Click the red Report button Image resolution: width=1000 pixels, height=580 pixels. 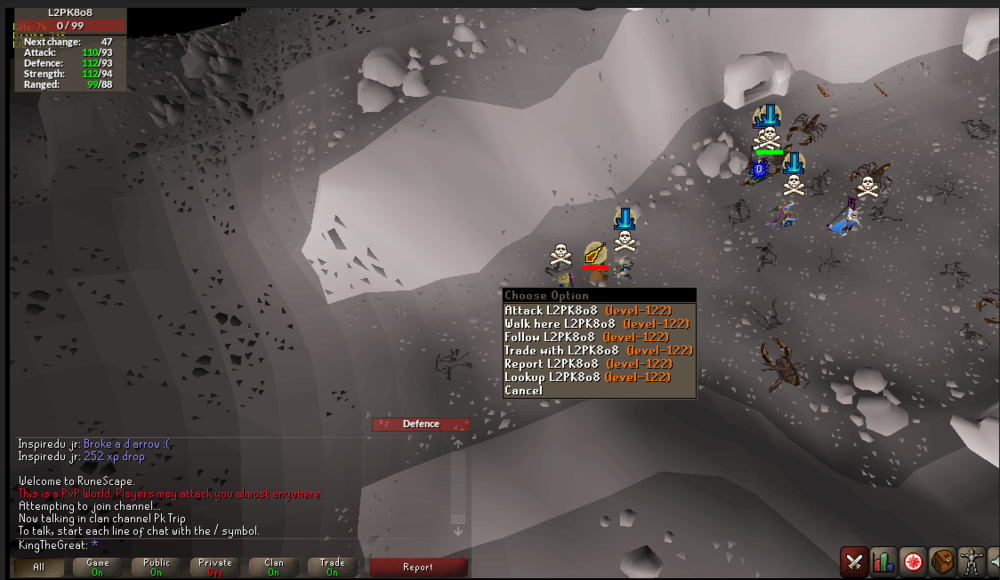point(418,567)
